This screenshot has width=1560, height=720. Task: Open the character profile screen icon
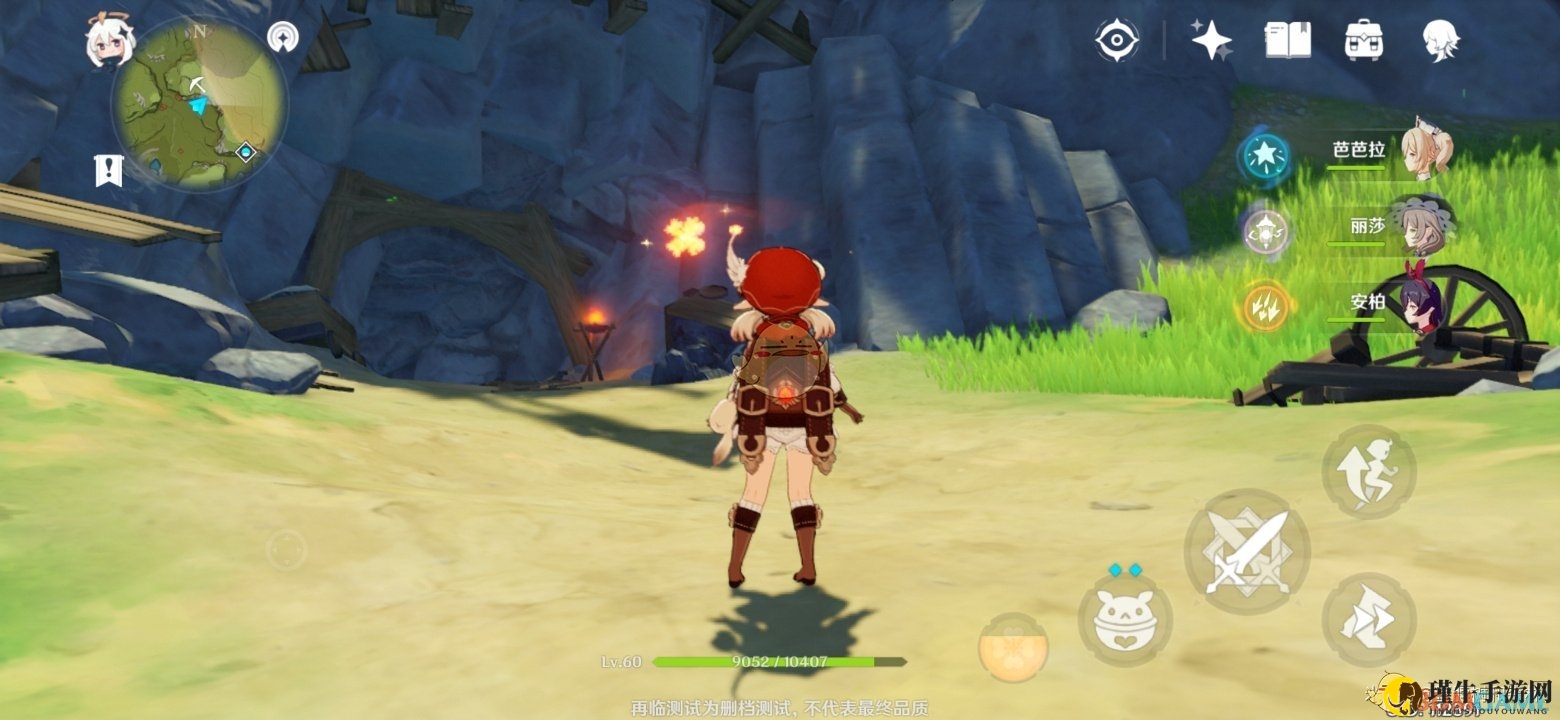coord(1440,40)
